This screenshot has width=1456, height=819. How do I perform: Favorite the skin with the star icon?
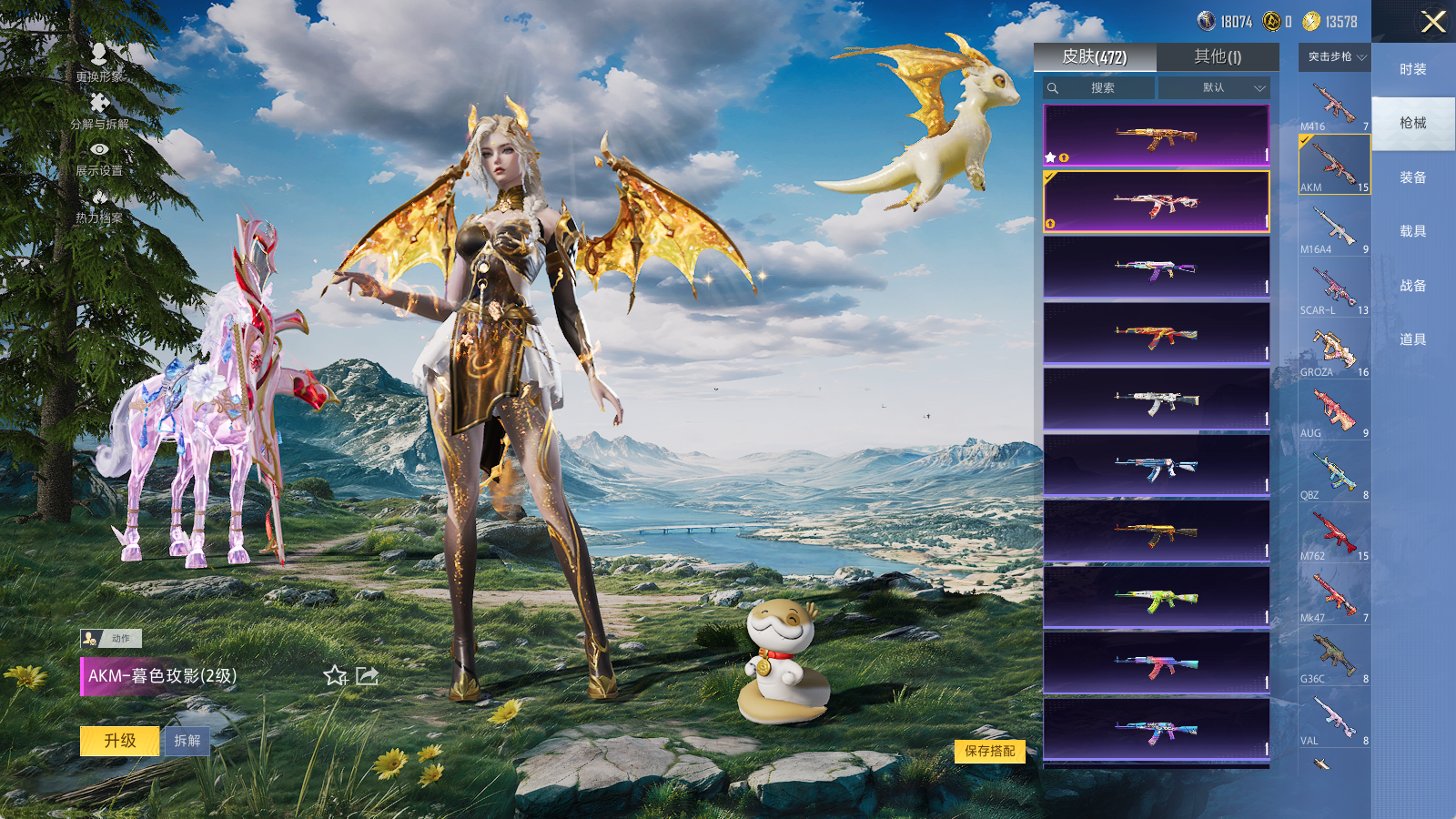click(336, 675)
